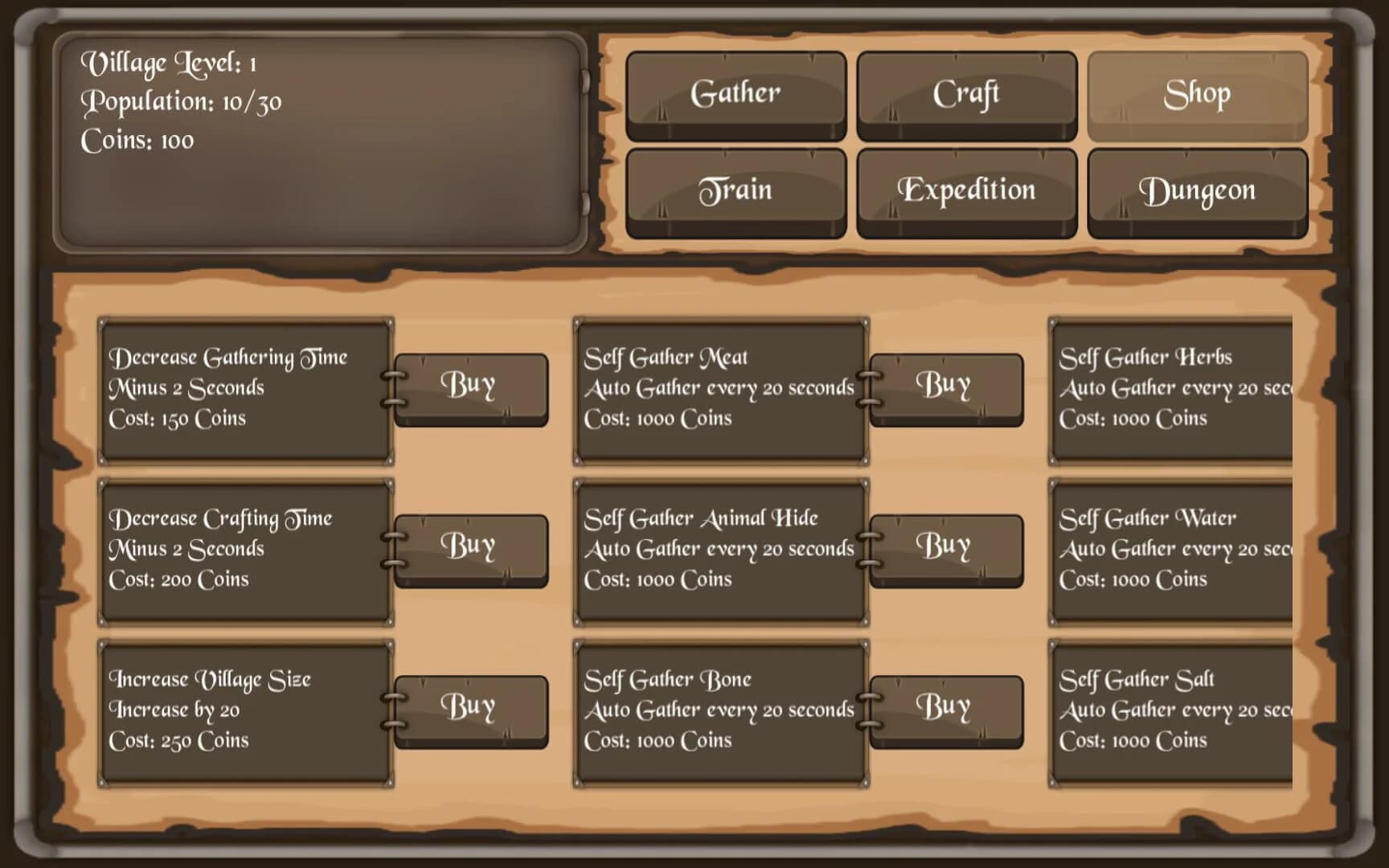Image resolution: width=1389 pixels, height=868 pixels.
Task: Switch to the Craft tab
Action: pos(965,93)
